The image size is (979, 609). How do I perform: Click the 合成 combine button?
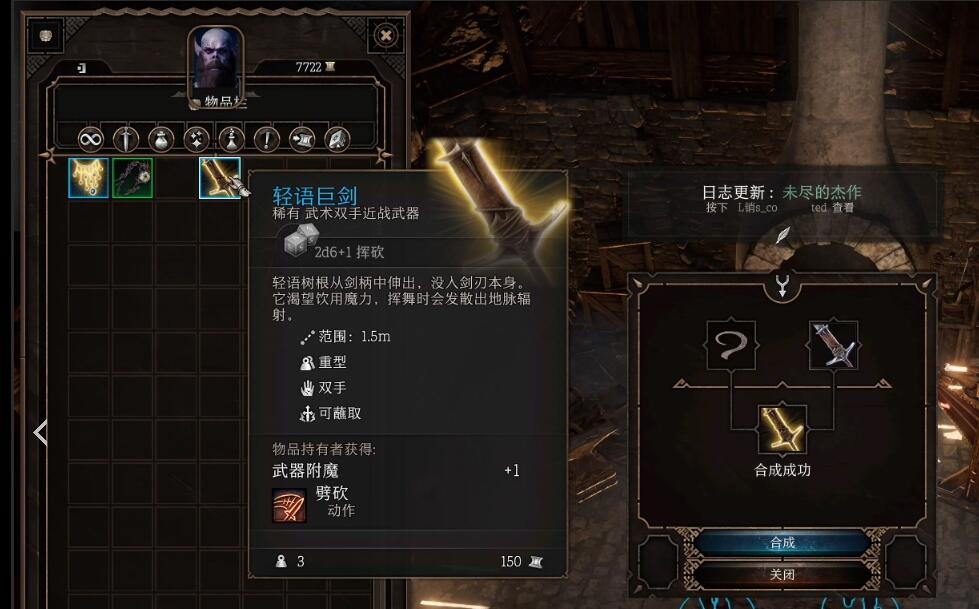coord(782,543)
